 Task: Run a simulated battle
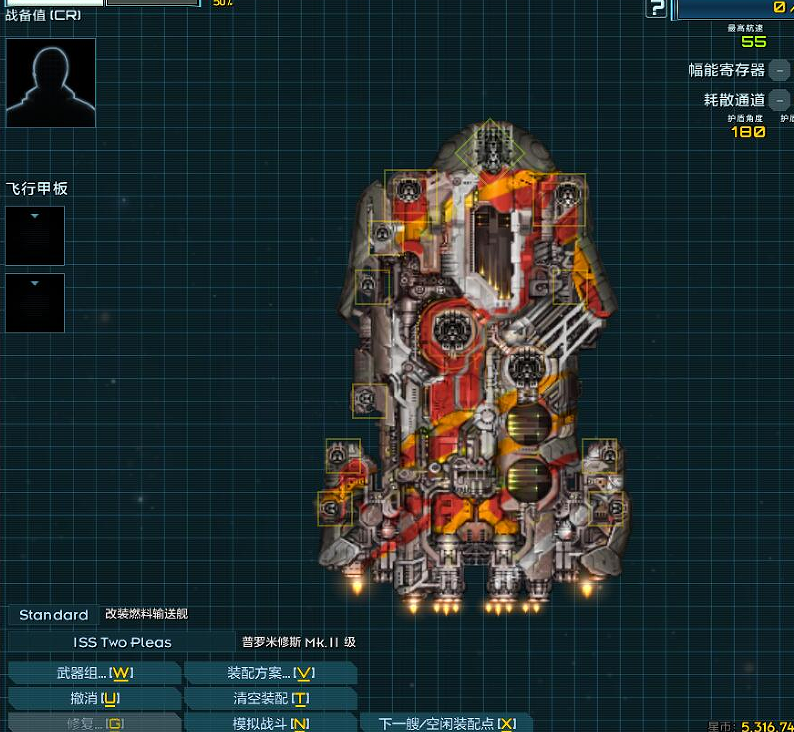pos(270,723)
